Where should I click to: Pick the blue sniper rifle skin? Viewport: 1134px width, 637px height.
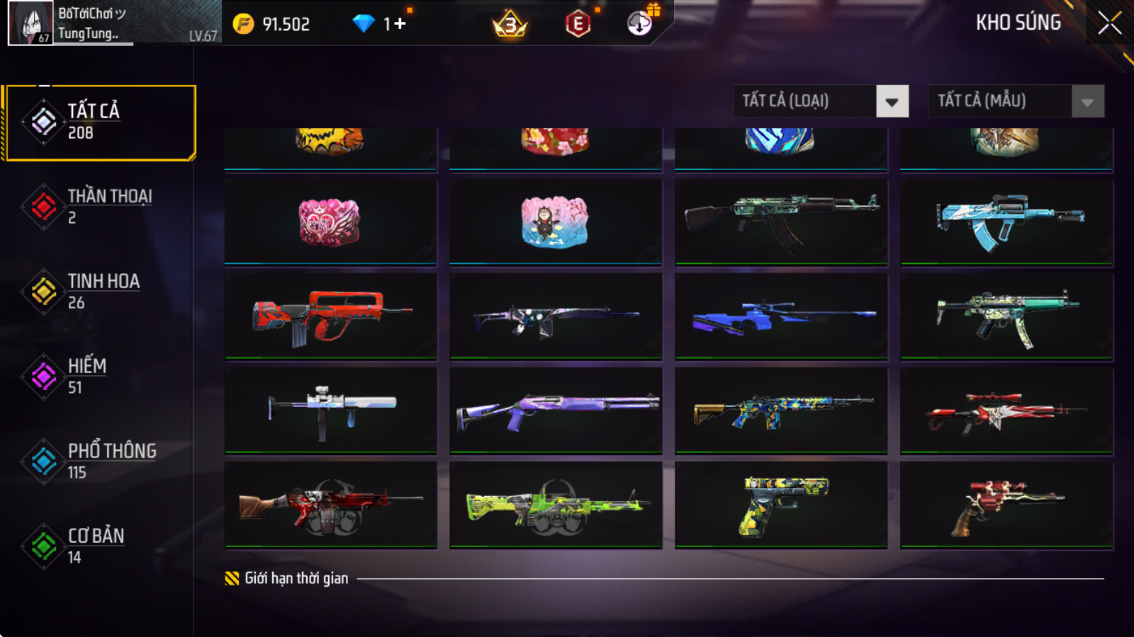click(781, 316)
